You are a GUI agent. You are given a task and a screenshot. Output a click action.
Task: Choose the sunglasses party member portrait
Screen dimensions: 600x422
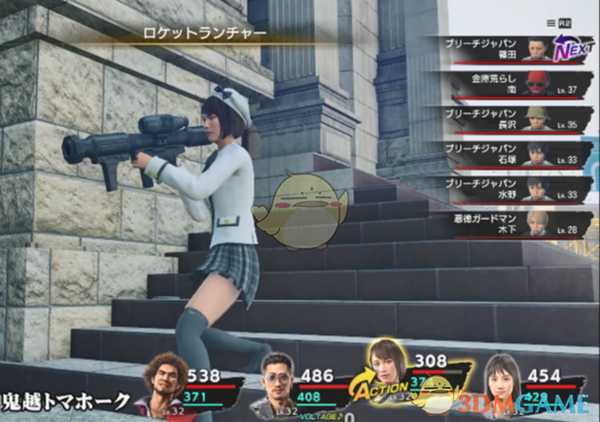[x=275, y=382]
